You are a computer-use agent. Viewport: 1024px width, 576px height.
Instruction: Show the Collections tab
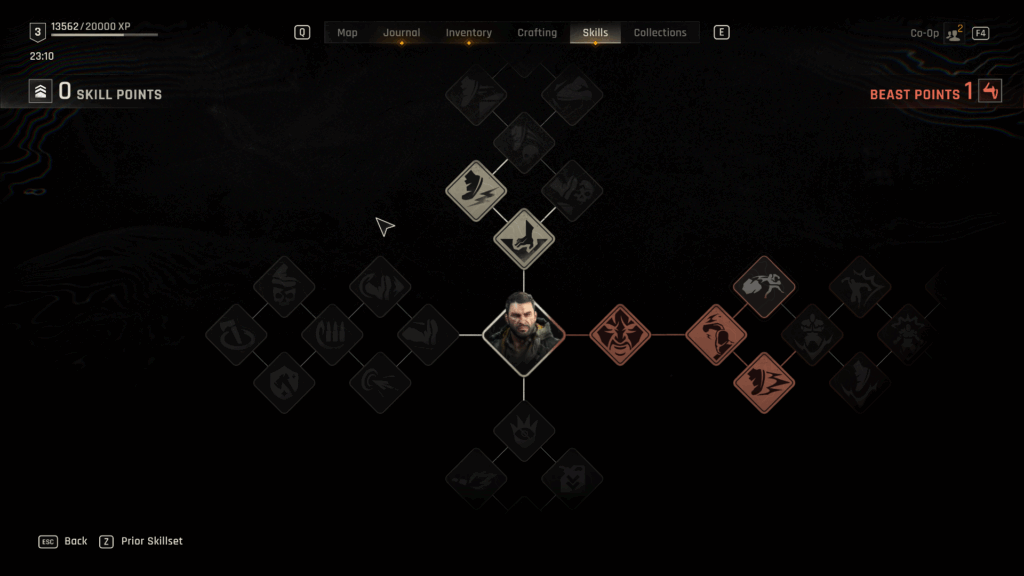(660, 33)
